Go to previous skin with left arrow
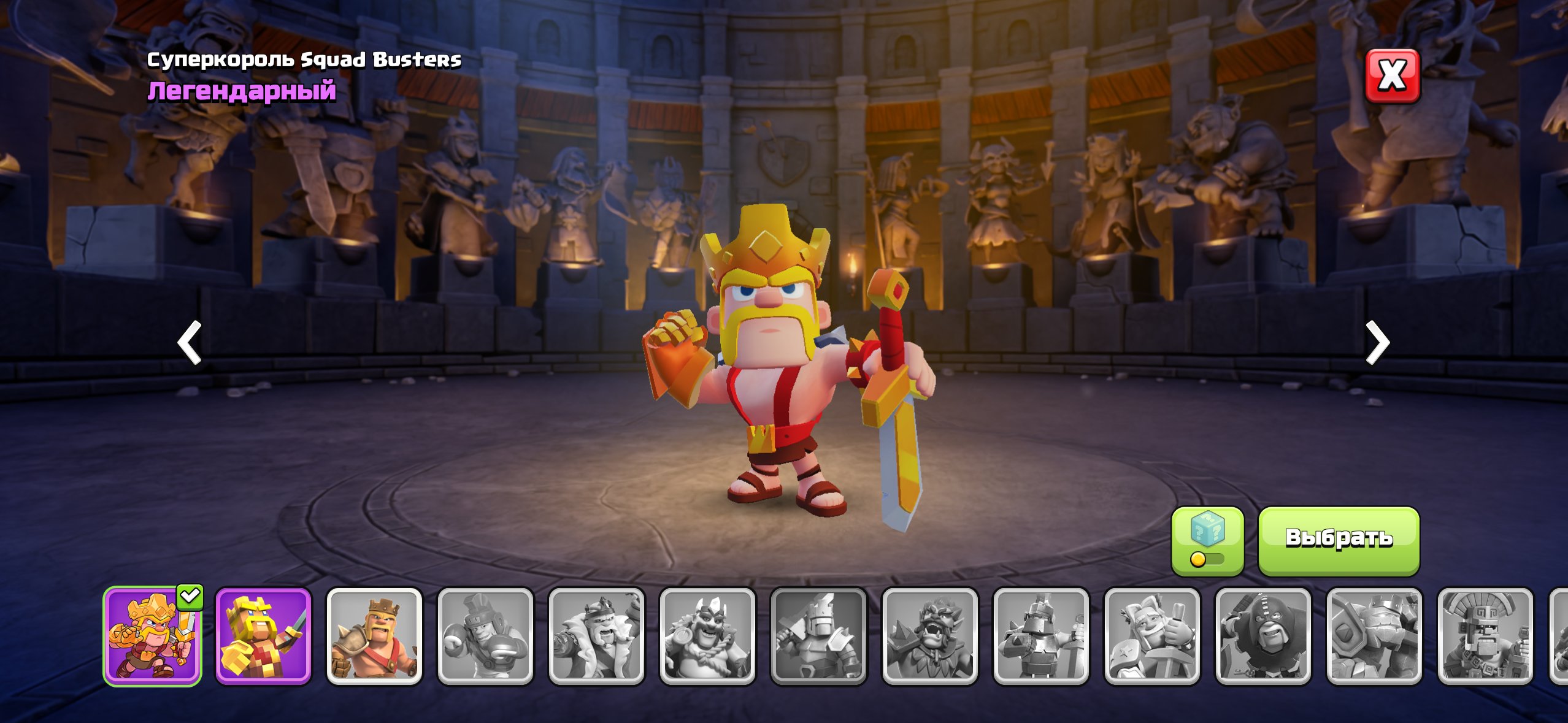This screenshot has height=723, width=1568. coord(190,342)
